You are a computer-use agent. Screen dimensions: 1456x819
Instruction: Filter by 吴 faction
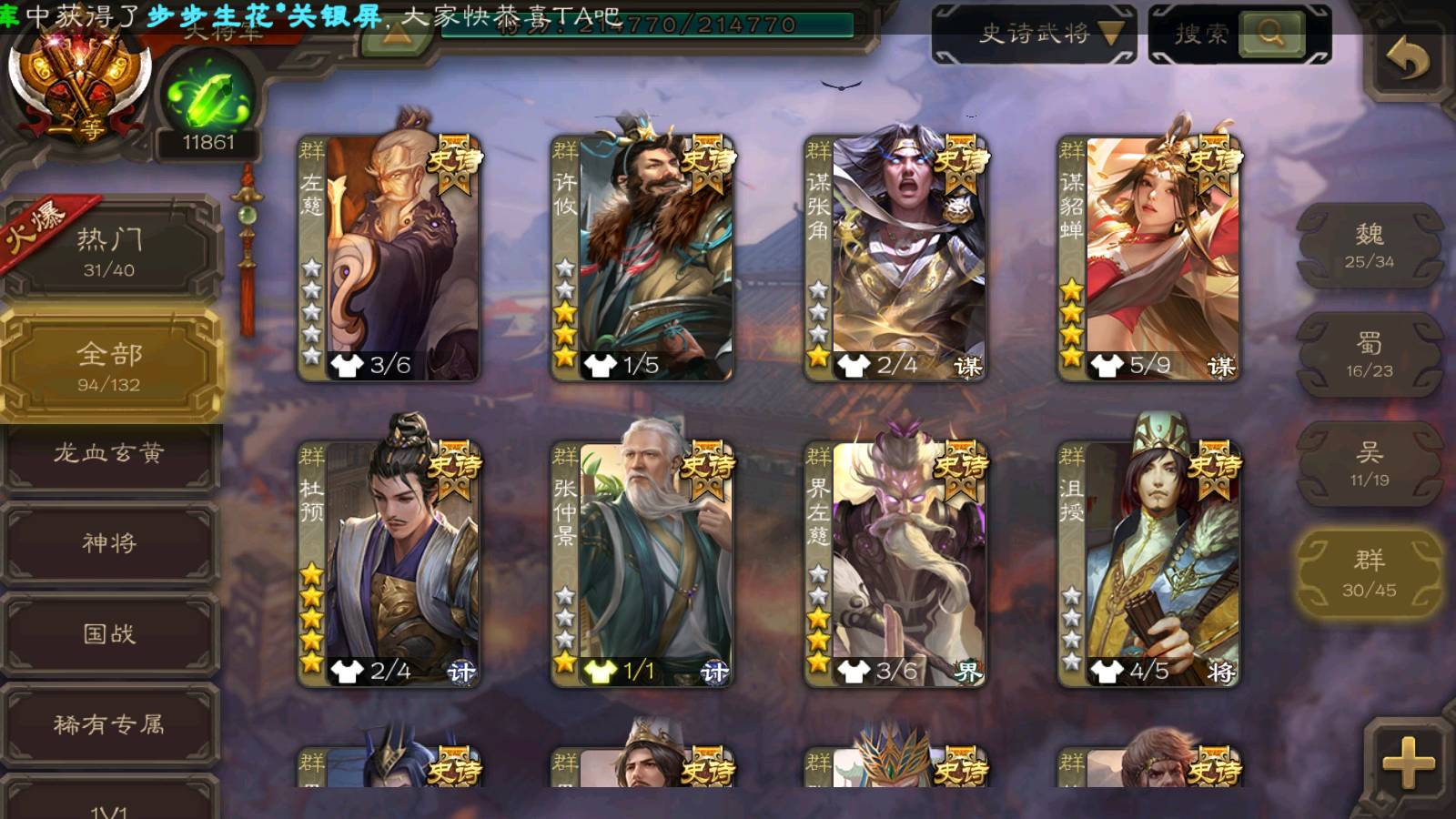pyautogui.click(x=1369, y=464)
